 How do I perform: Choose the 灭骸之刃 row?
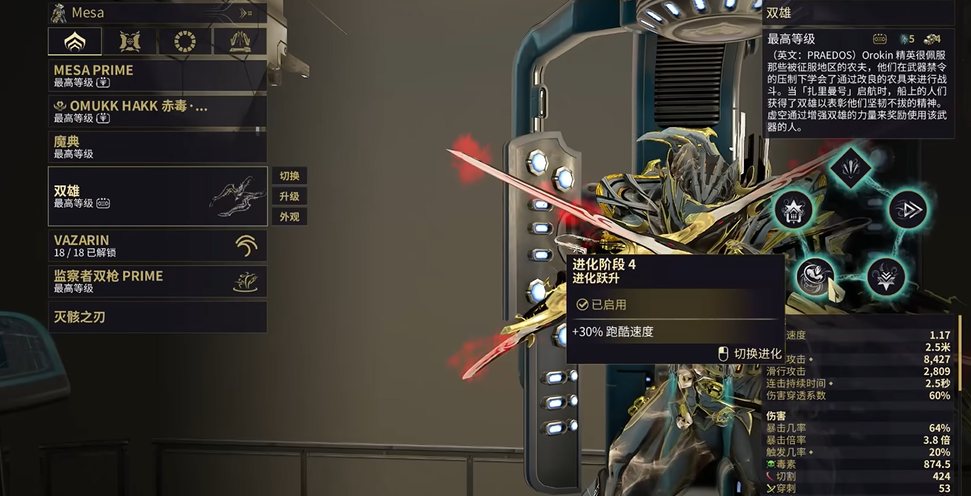[157, 317]
